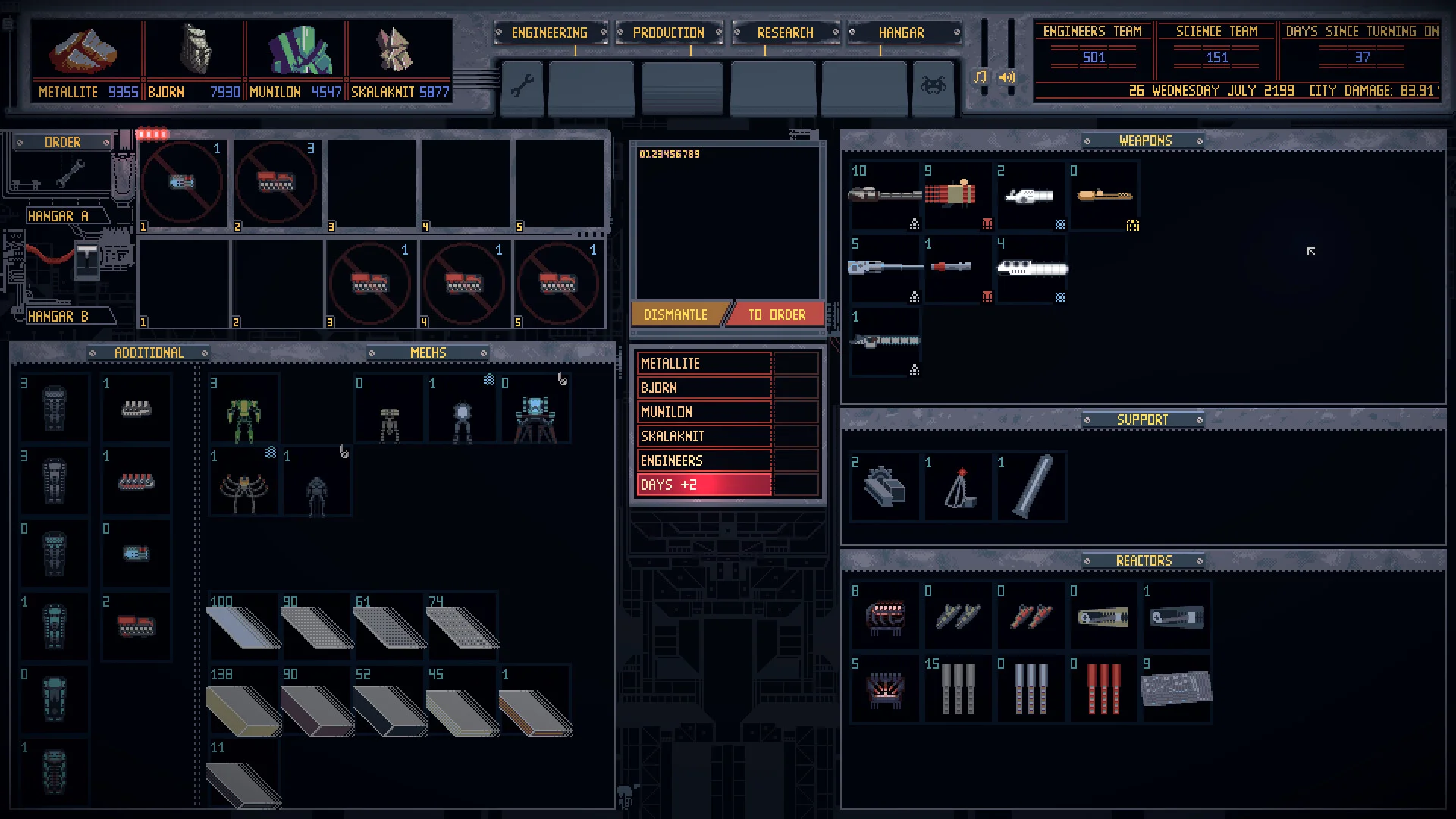
Task: Toggle the music note icon
Action: coord(981,77)
